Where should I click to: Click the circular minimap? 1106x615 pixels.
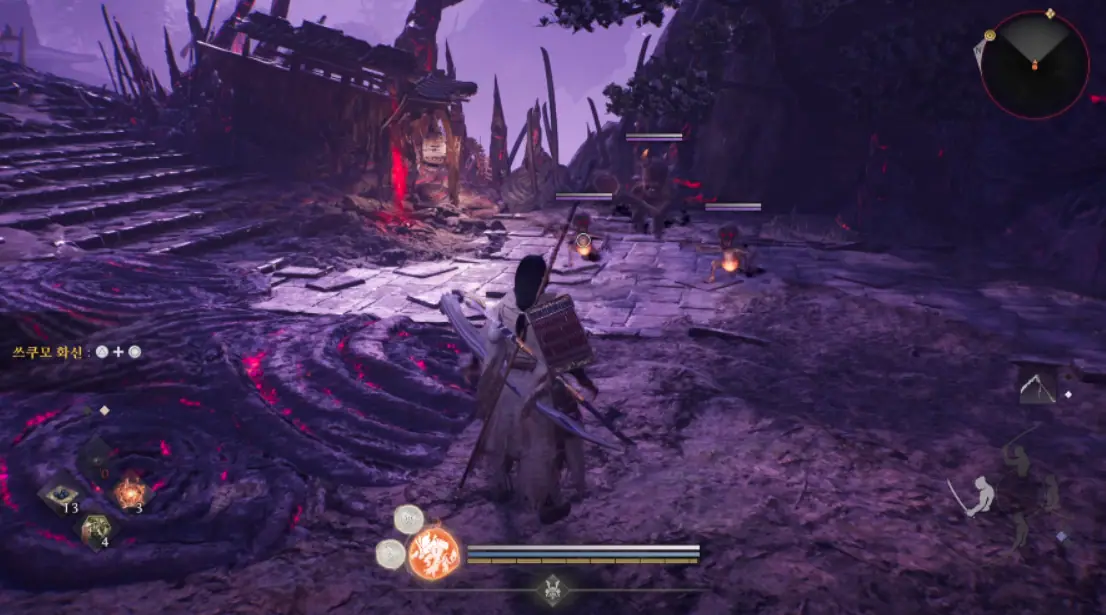tap(1034, 65)
